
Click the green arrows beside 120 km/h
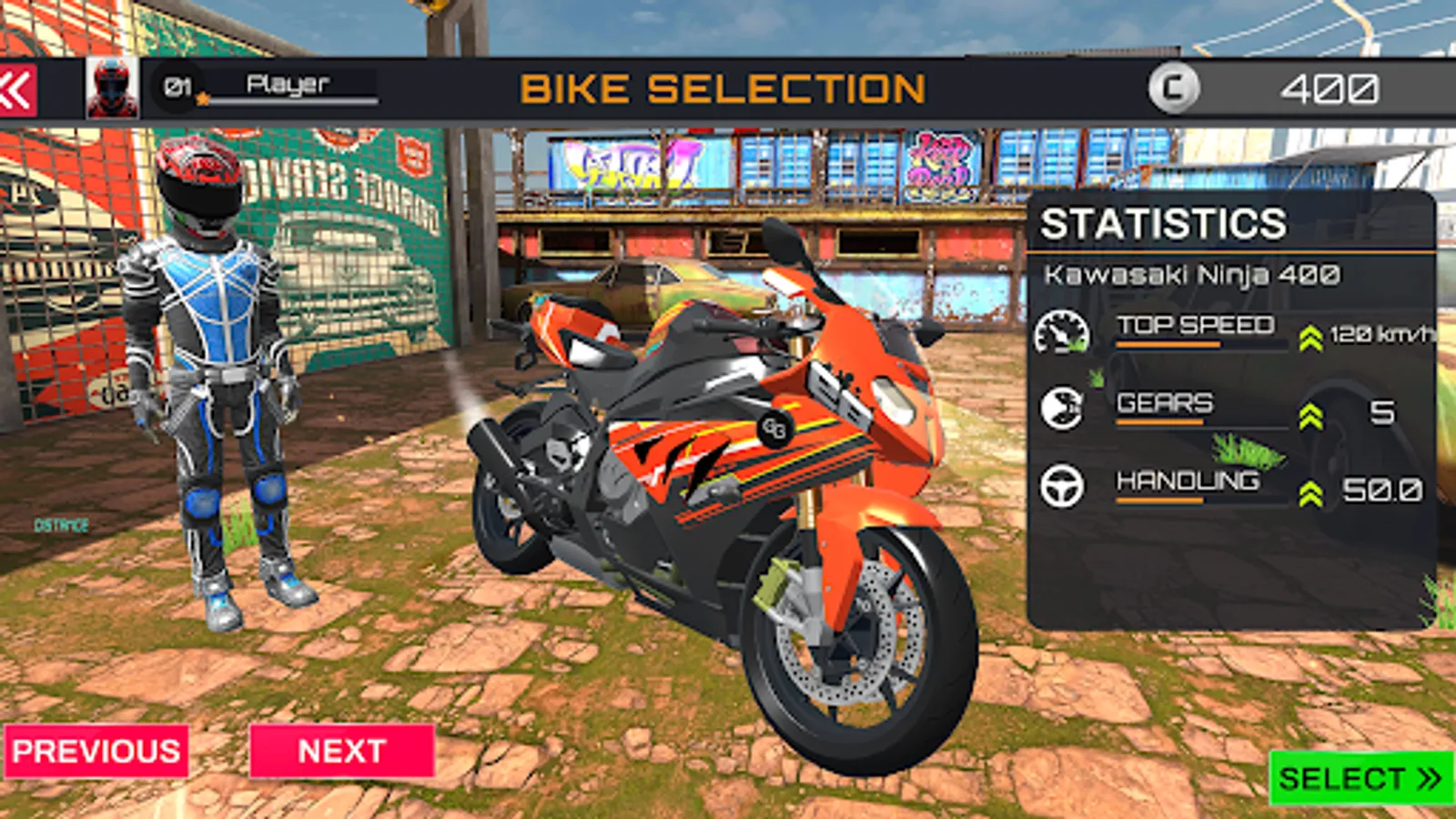pos(1309,336)
